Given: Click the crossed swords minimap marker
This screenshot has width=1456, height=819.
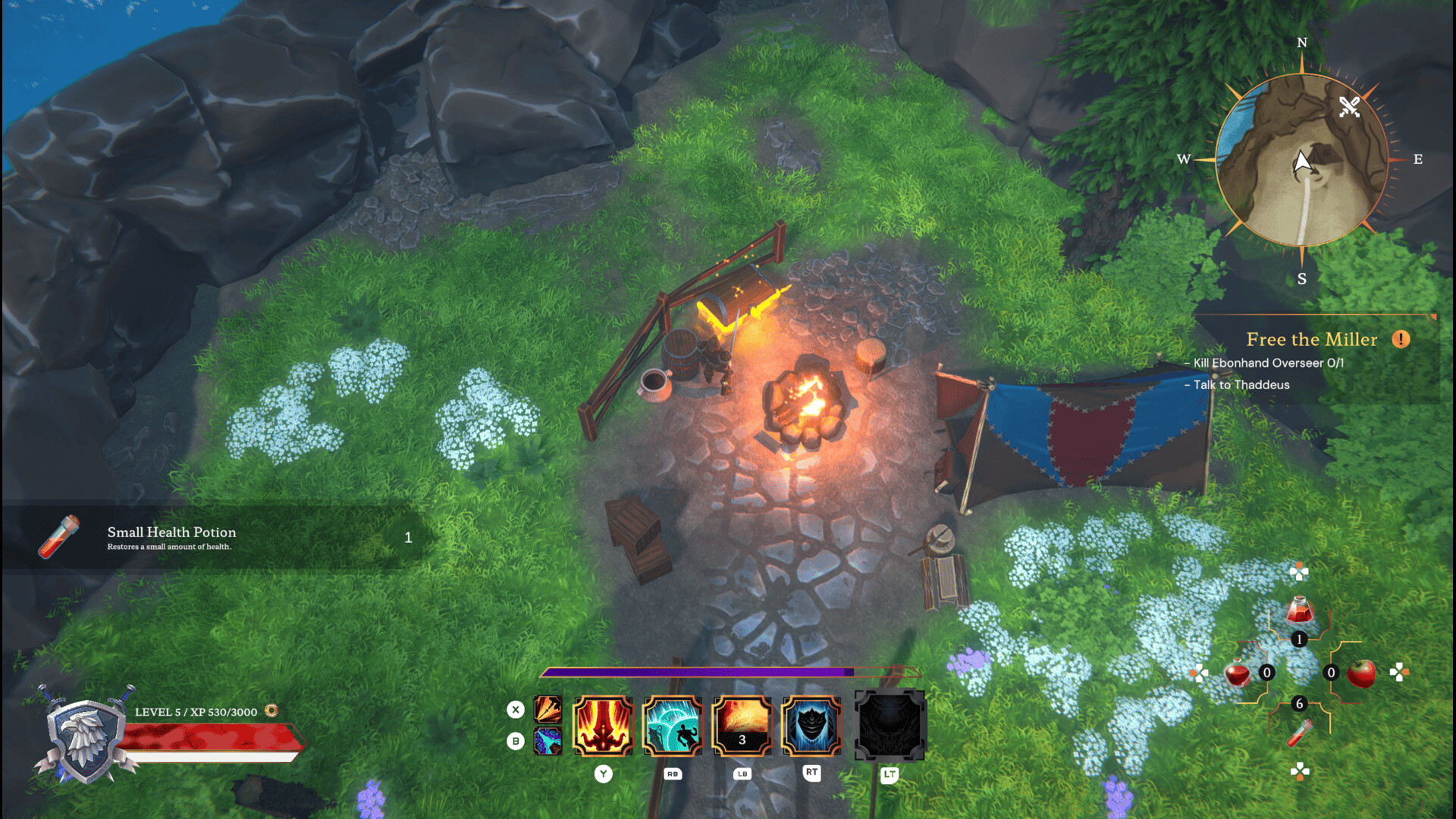Looking at the screenshot, I should [x=1349, y=106].
